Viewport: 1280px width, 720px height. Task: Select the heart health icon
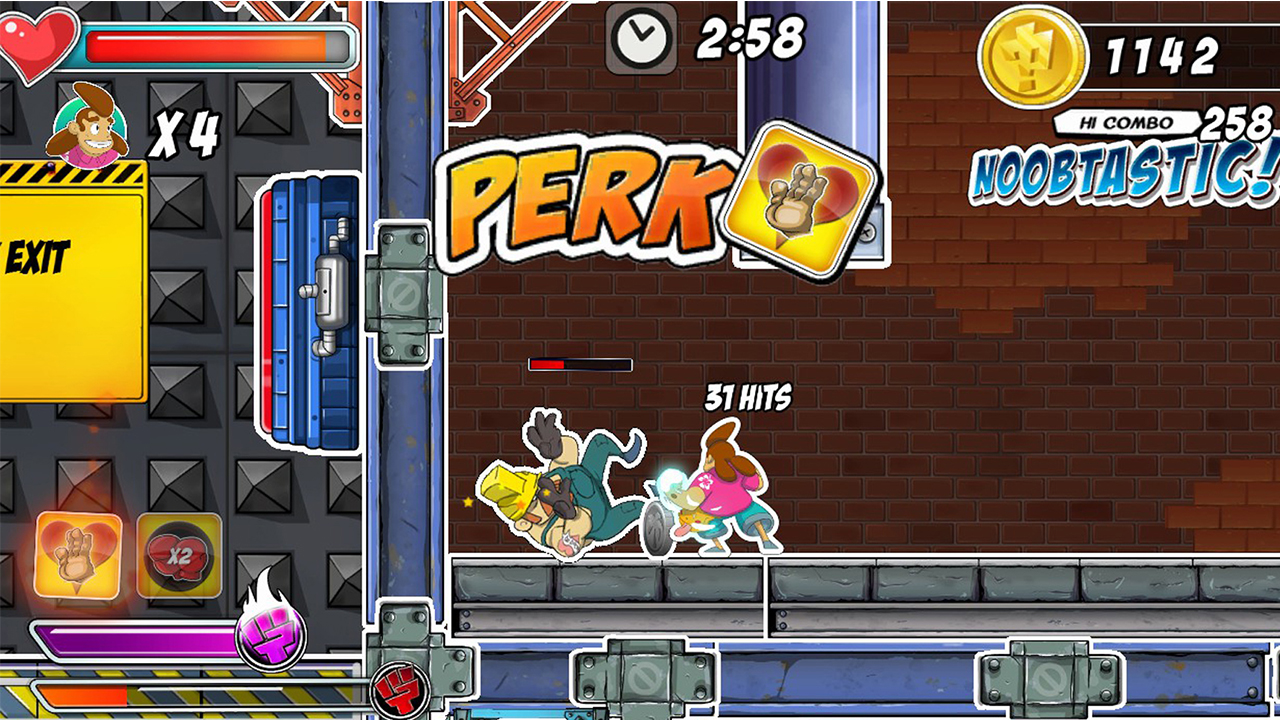click(x=36, y=38)
